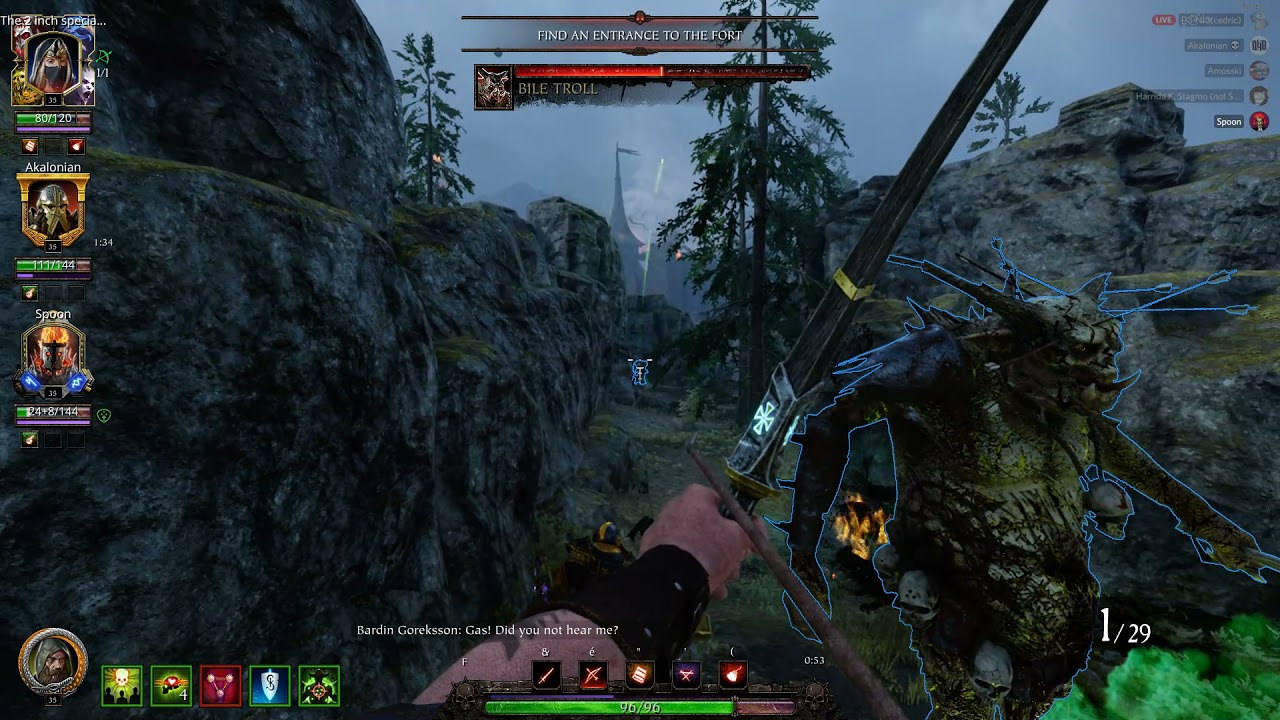View the blue shield buff icon

click(x=270, y=686)
